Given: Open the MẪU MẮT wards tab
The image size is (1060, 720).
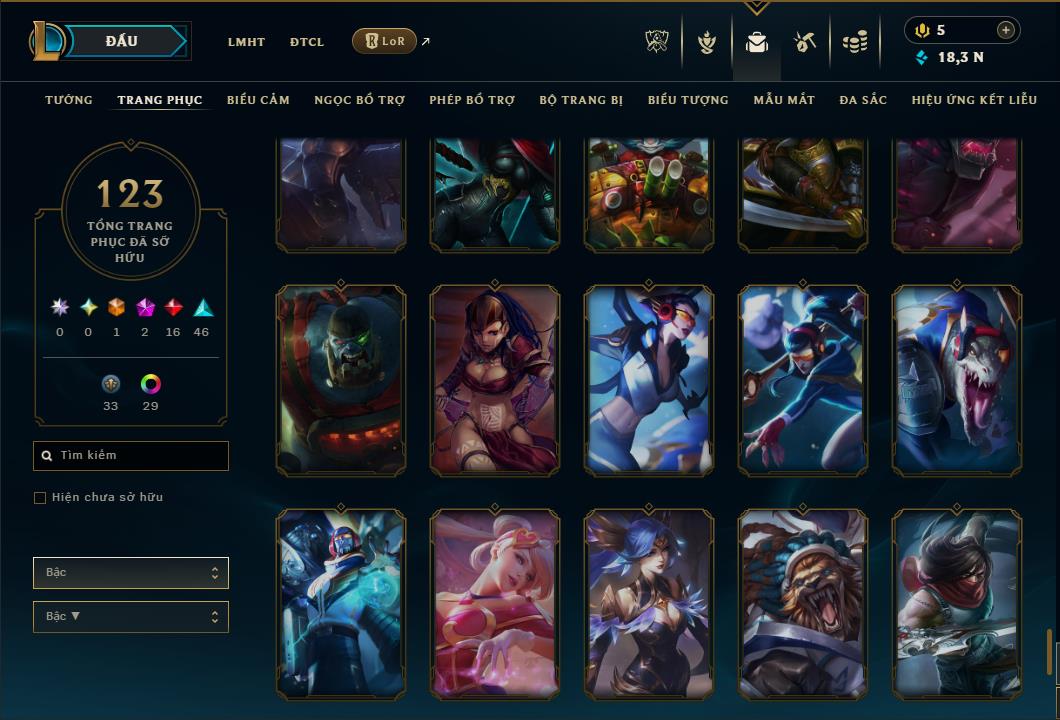Looking at the screenshot, I should (784, 100).
